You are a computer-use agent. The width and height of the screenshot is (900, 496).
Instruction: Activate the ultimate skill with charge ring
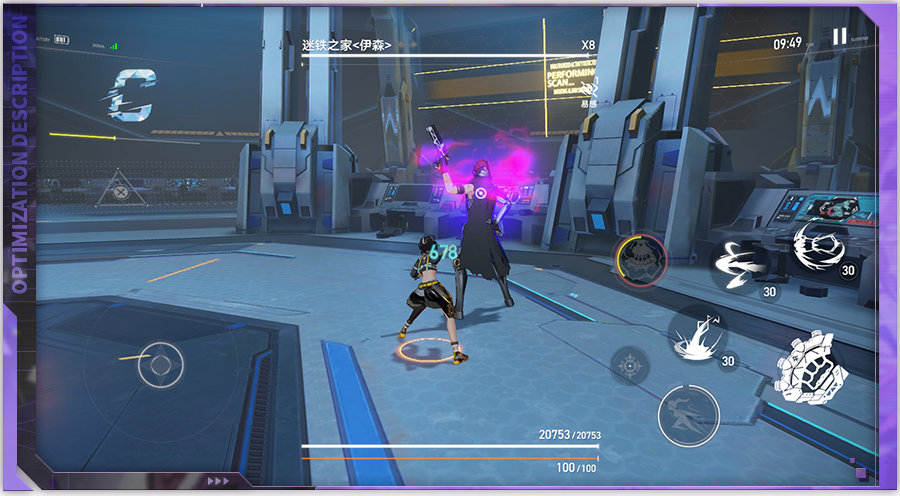(x=641, y=260)
